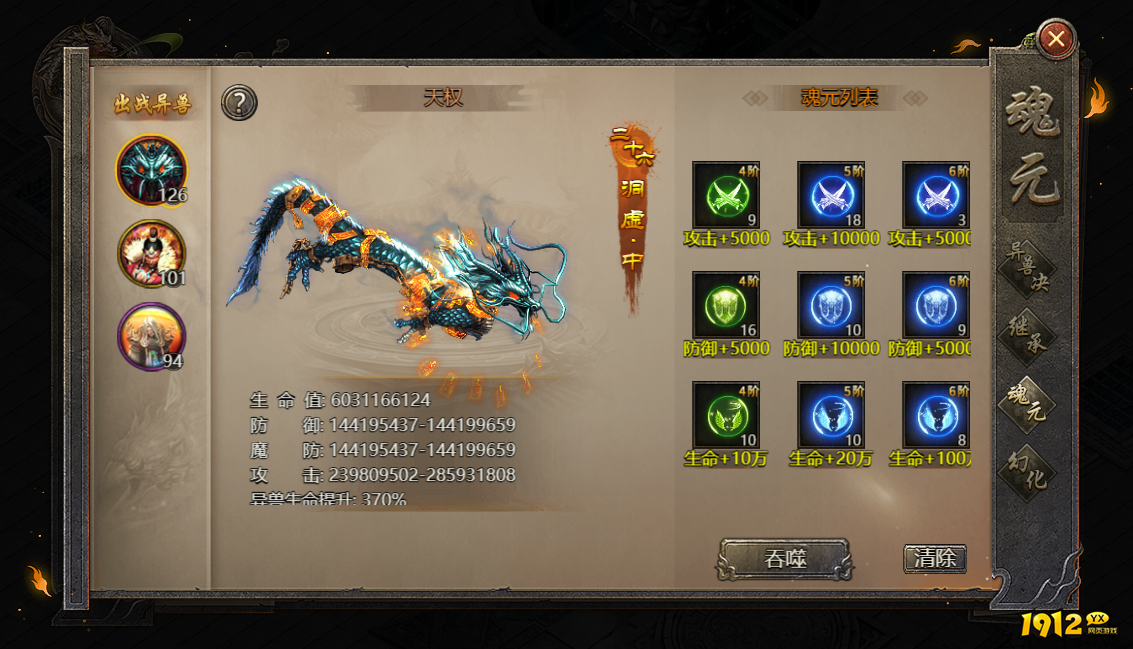
Task: Select the green 4阶 攻击+5000 soul
Action: pyautogui.click(x=726, y=195)
